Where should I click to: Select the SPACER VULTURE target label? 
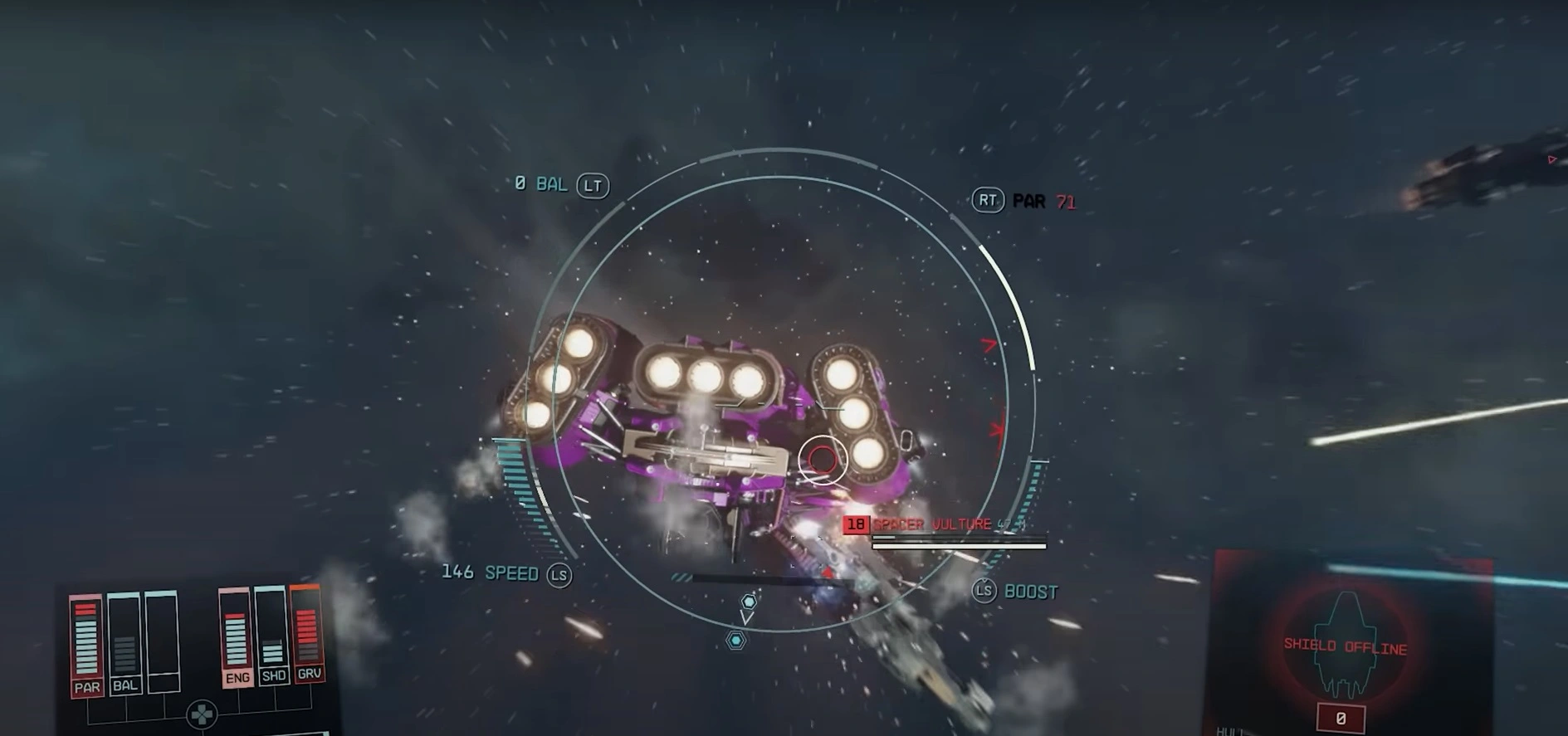pos(931,524)
